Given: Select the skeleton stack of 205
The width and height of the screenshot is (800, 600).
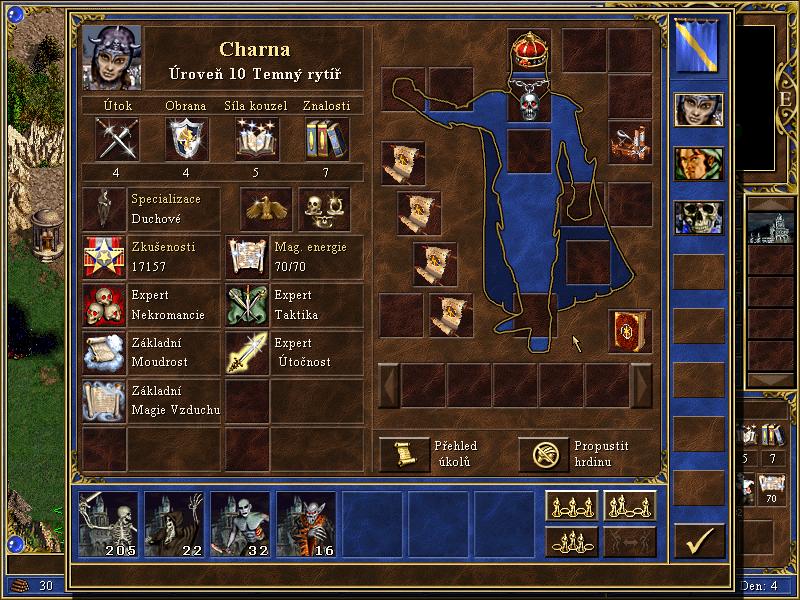Looking at the screenshot, I should (109, 524).
